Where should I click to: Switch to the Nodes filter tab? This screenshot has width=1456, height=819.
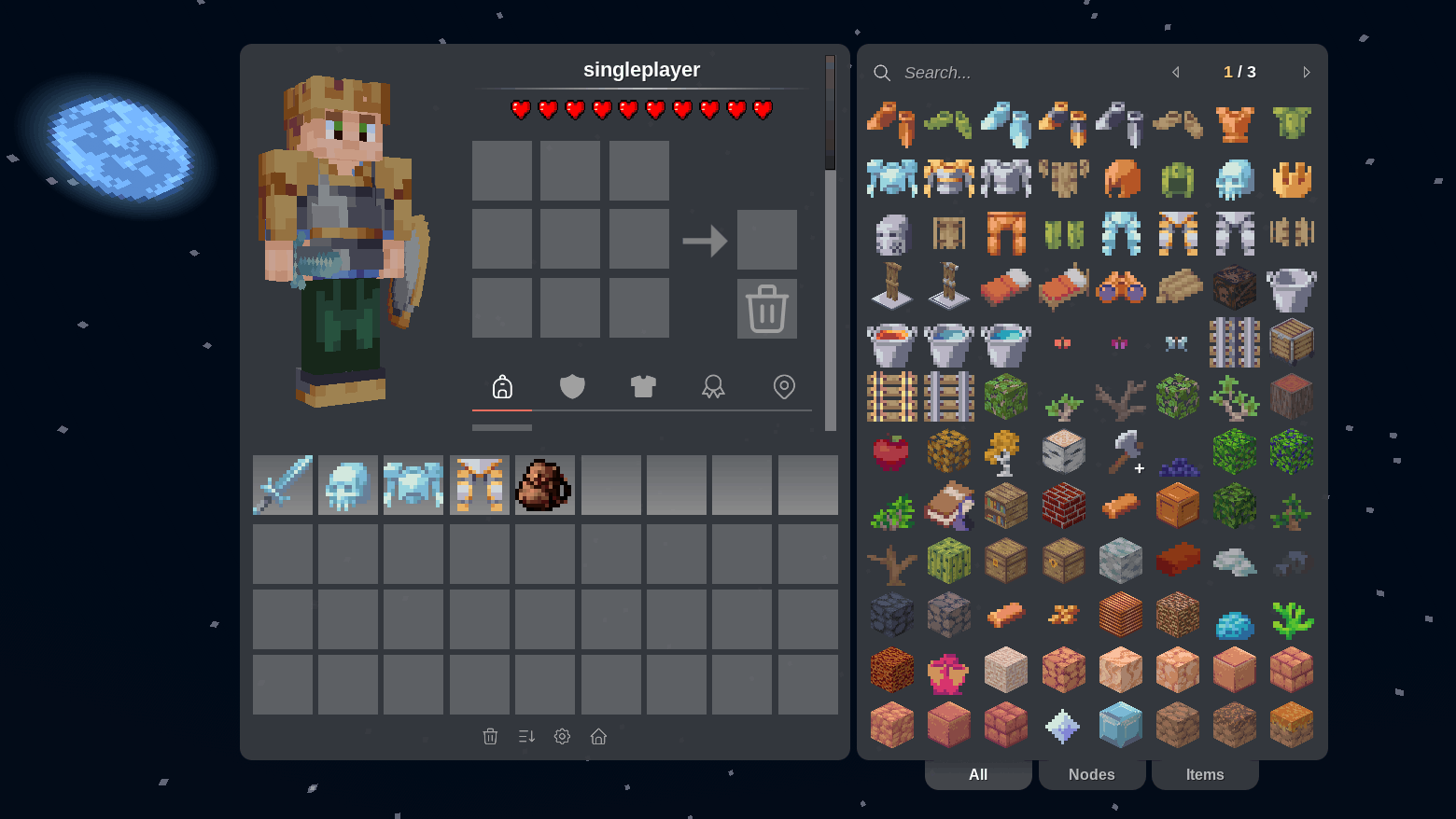coord(1091,774)
